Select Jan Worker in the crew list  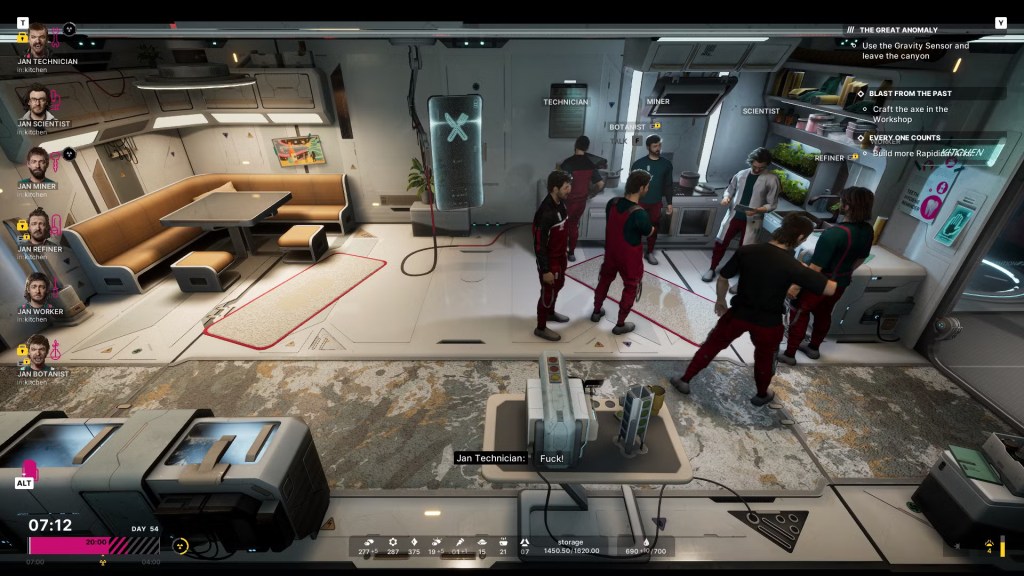pyautogui.click(x=38, y=290)
